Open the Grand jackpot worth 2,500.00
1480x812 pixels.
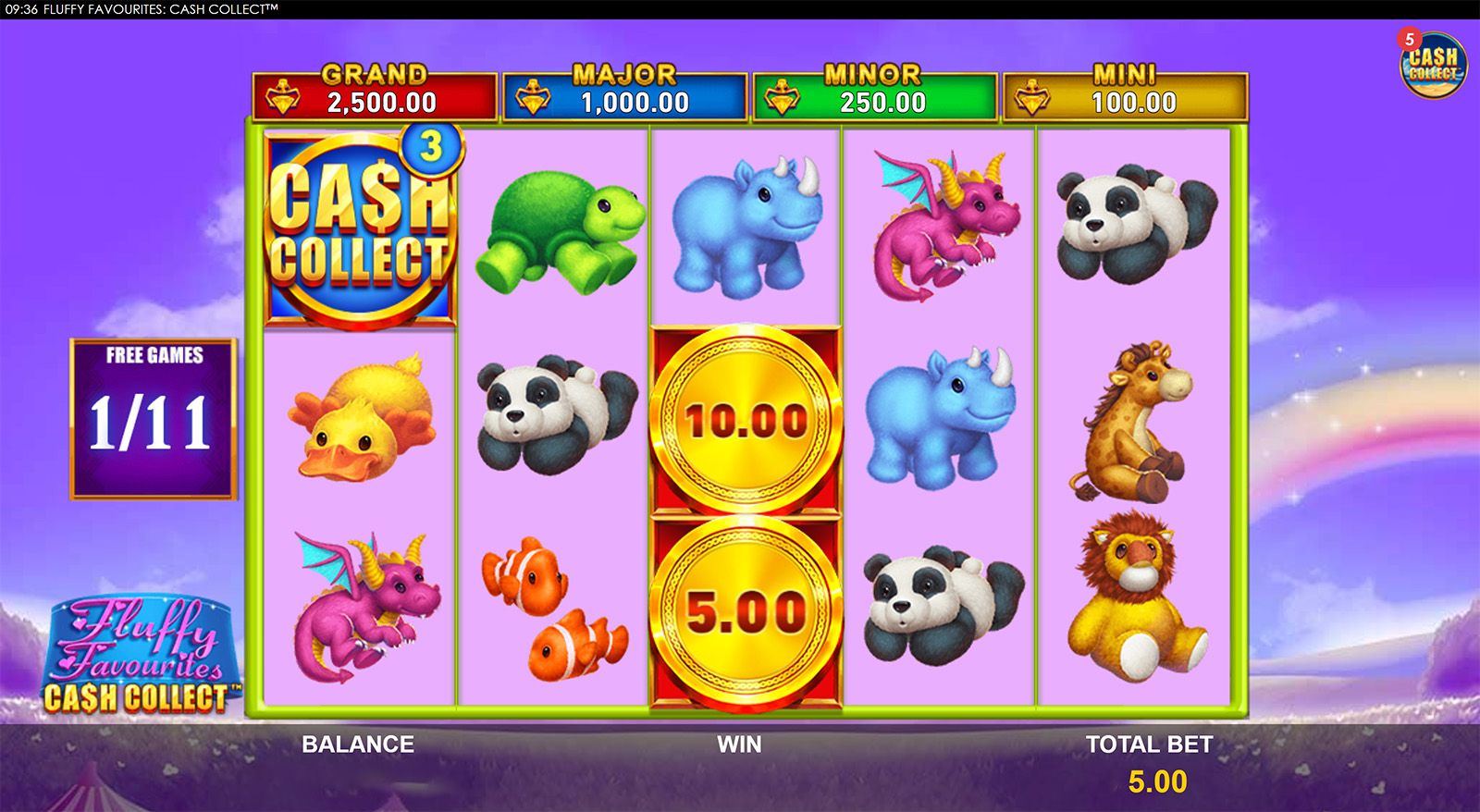(370, 92)
